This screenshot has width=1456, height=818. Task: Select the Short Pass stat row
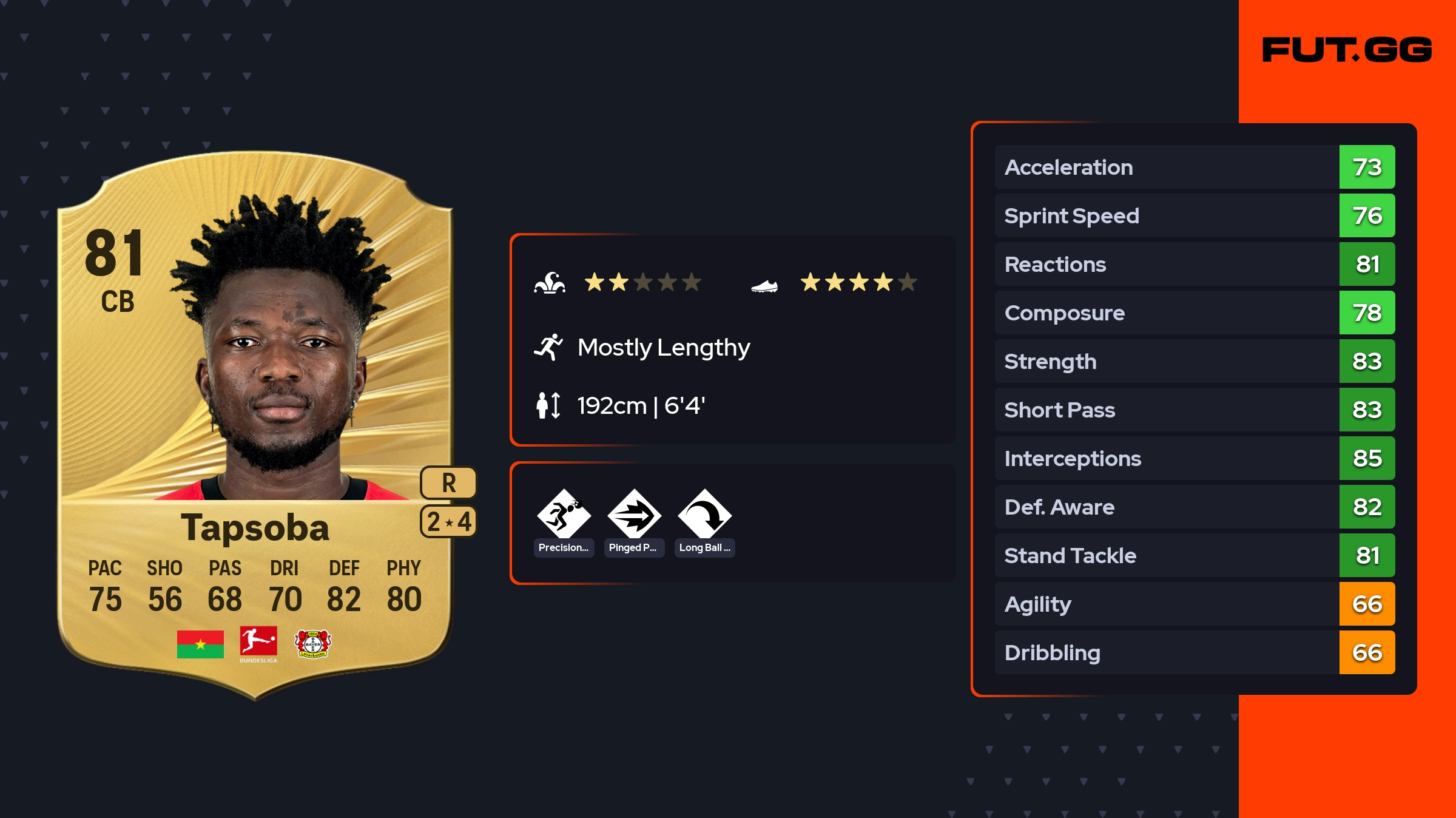1194,410
